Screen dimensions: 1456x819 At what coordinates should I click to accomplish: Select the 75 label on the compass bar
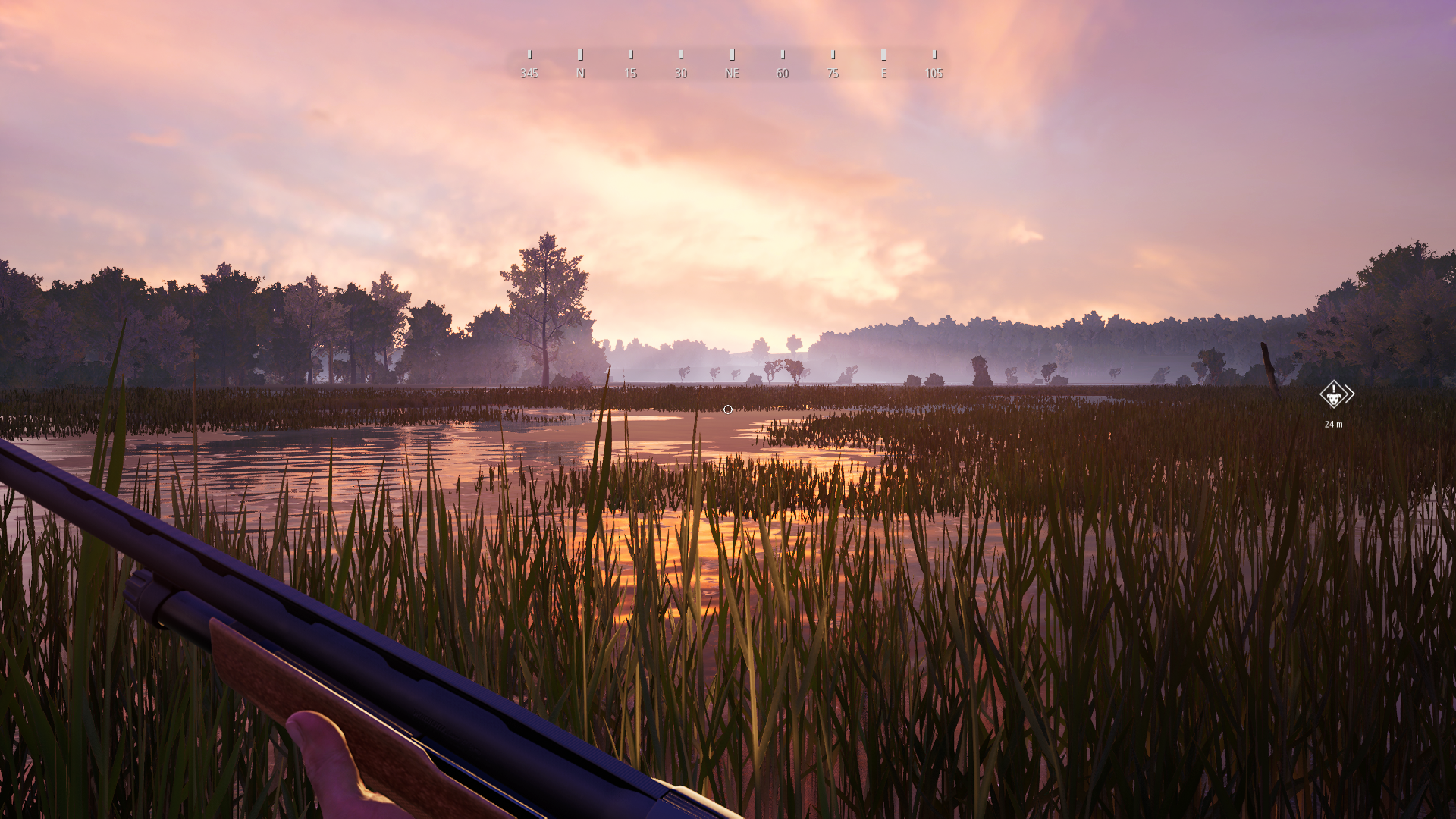[833, 74]
